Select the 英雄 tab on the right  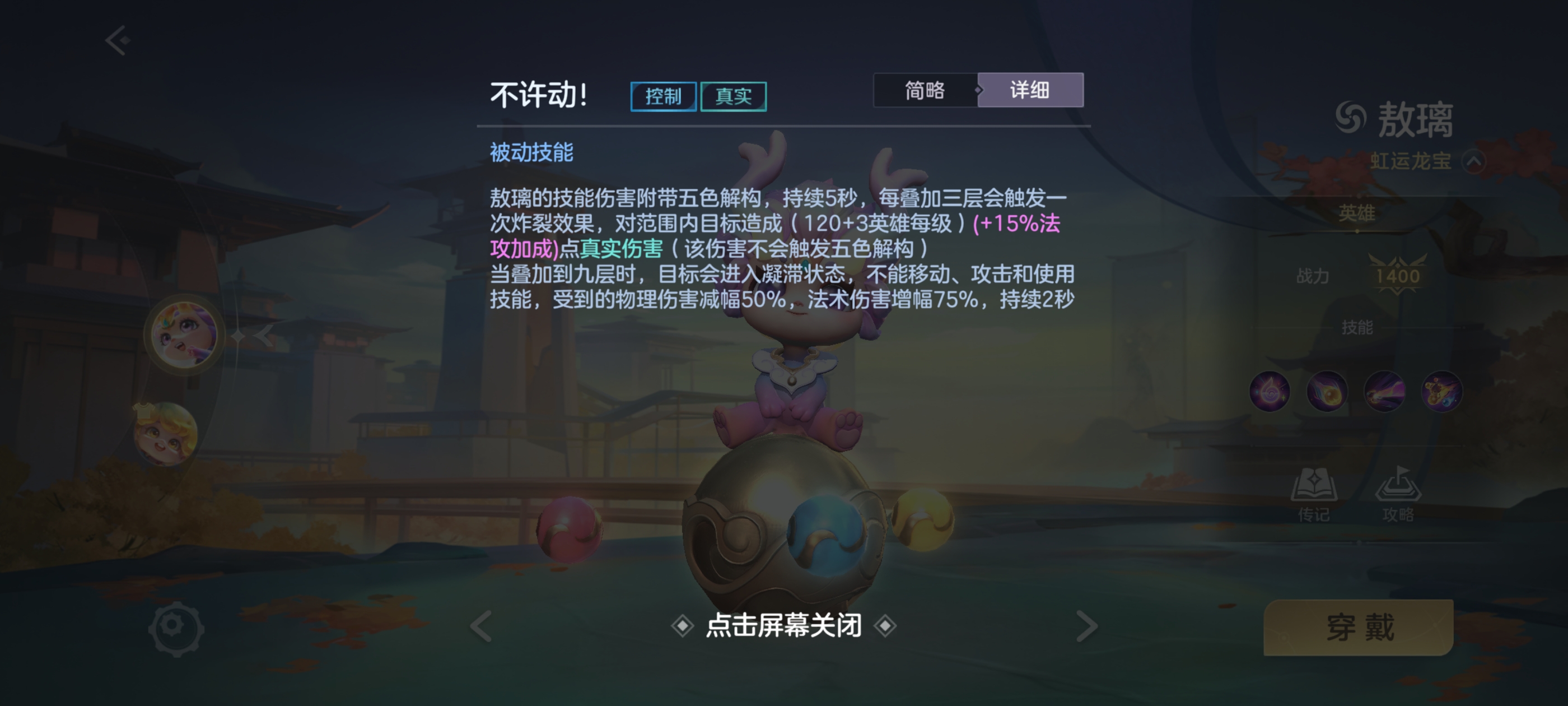click(1359, 211)
